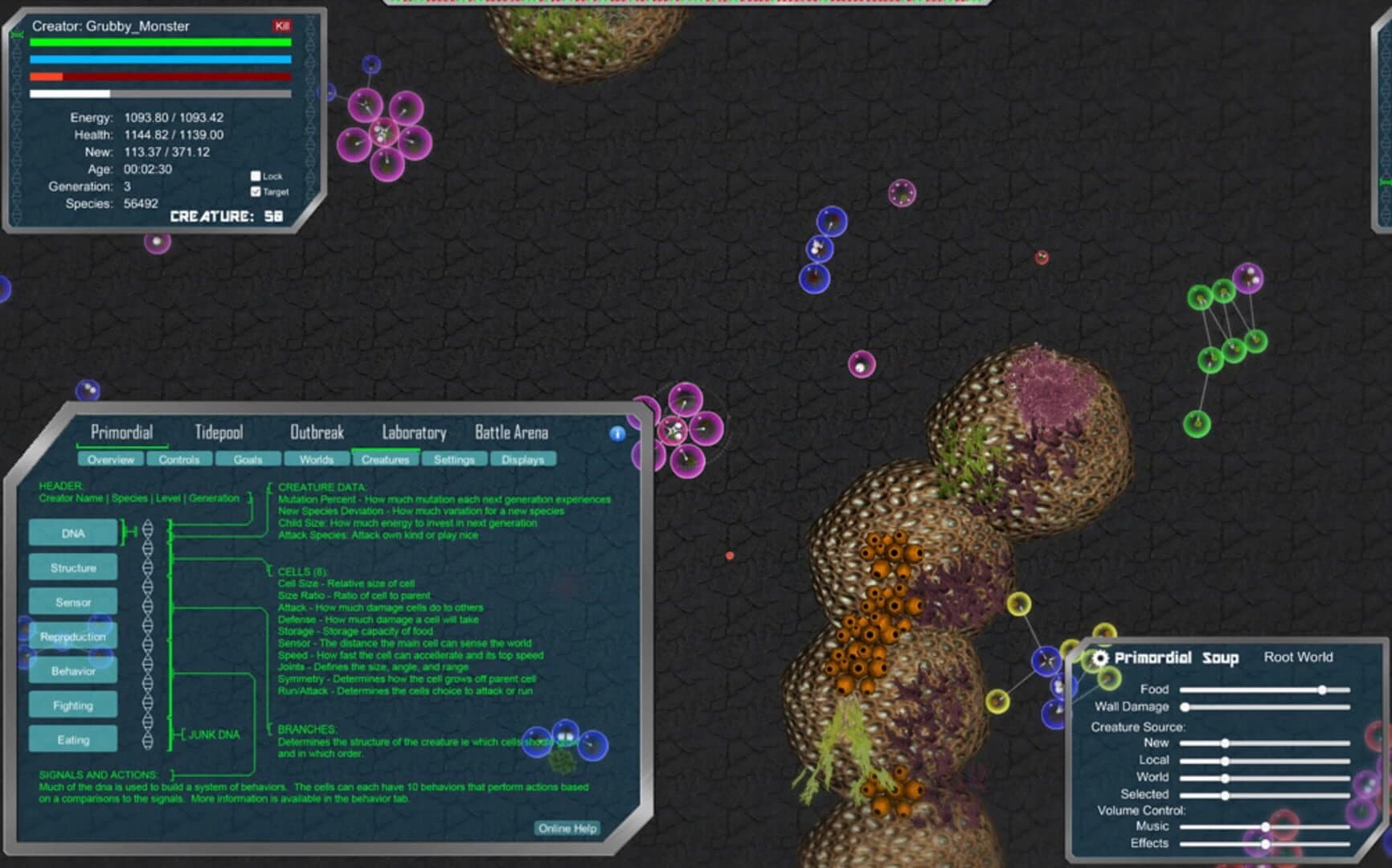Click the Root World label

(x=1298, y=657)
